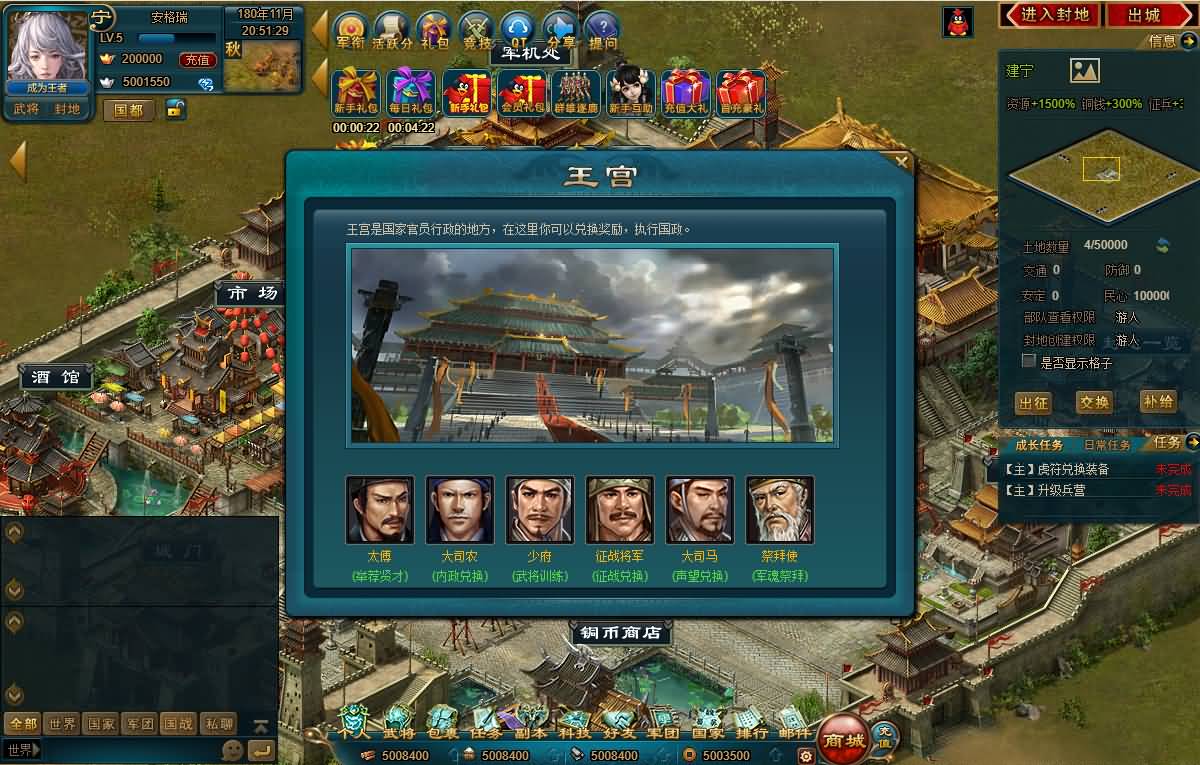The image size is (1200, 765).
Task: Toggle the 是否显示格子 checkbox
Action: (1029, 361)
